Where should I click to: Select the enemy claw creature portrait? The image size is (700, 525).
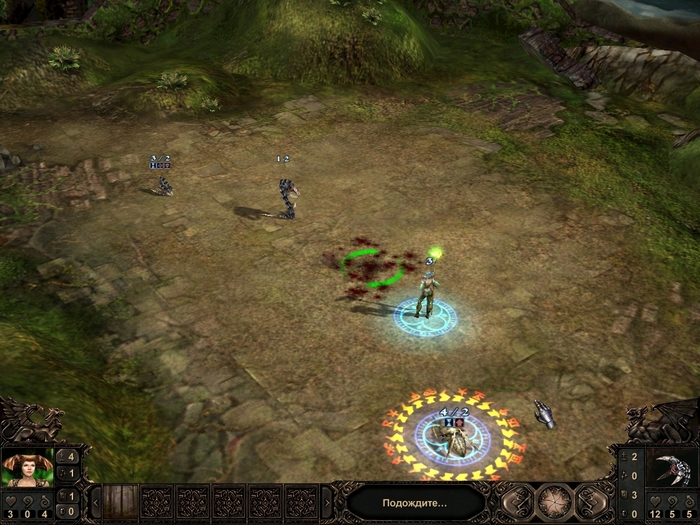coord(670,469)
